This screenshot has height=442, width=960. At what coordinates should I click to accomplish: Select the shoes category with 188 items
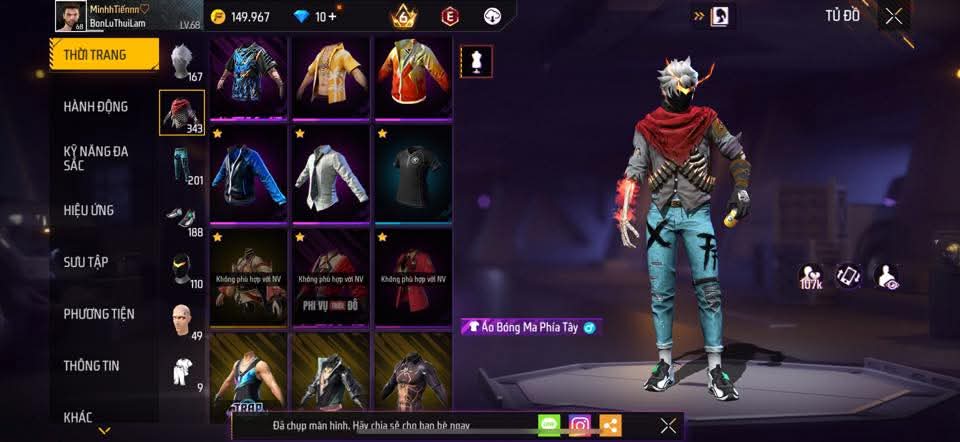click(x=181, y=219)
